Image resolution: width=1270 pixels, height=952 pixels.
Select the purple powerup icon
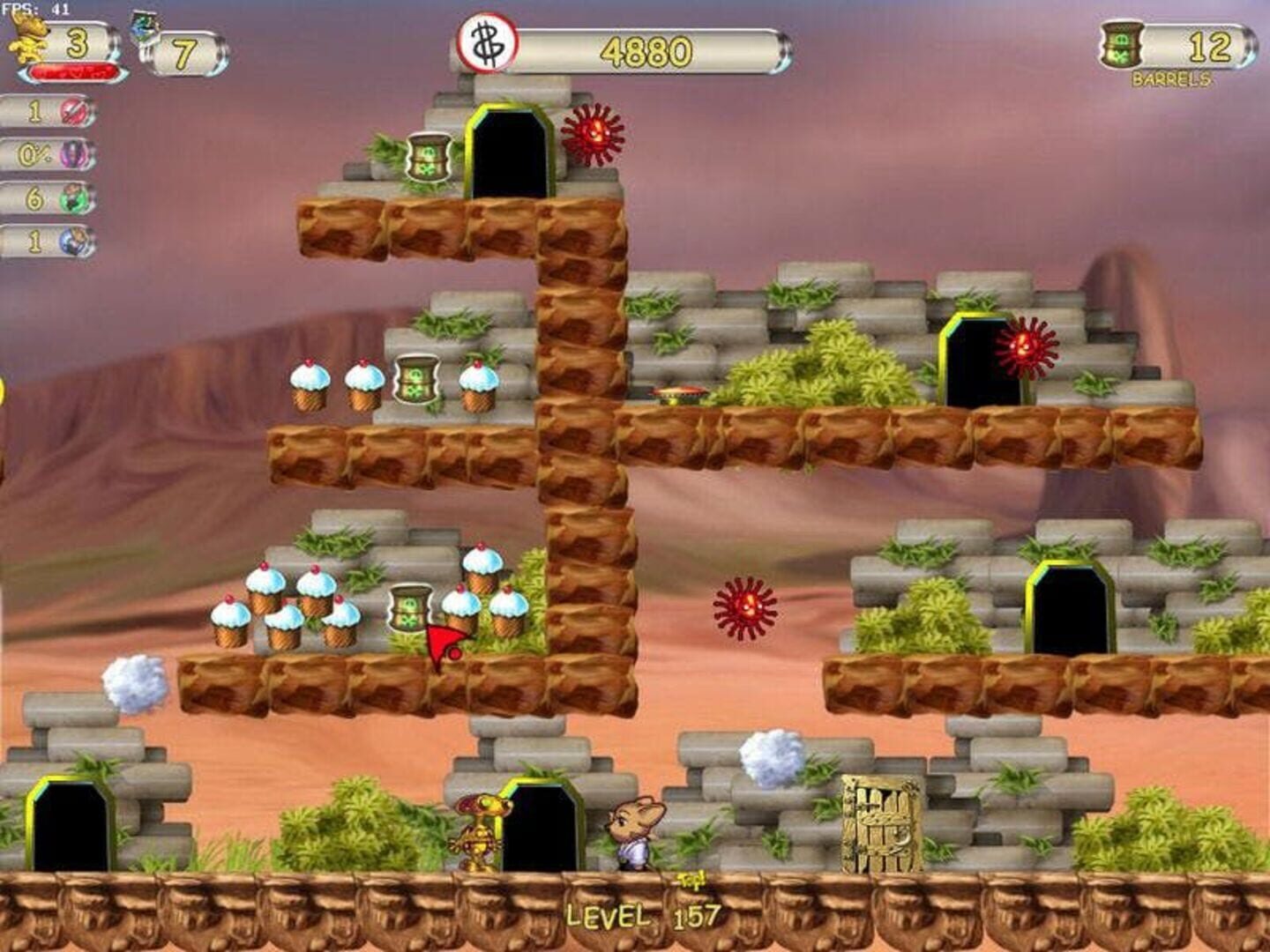pos(74,155)
